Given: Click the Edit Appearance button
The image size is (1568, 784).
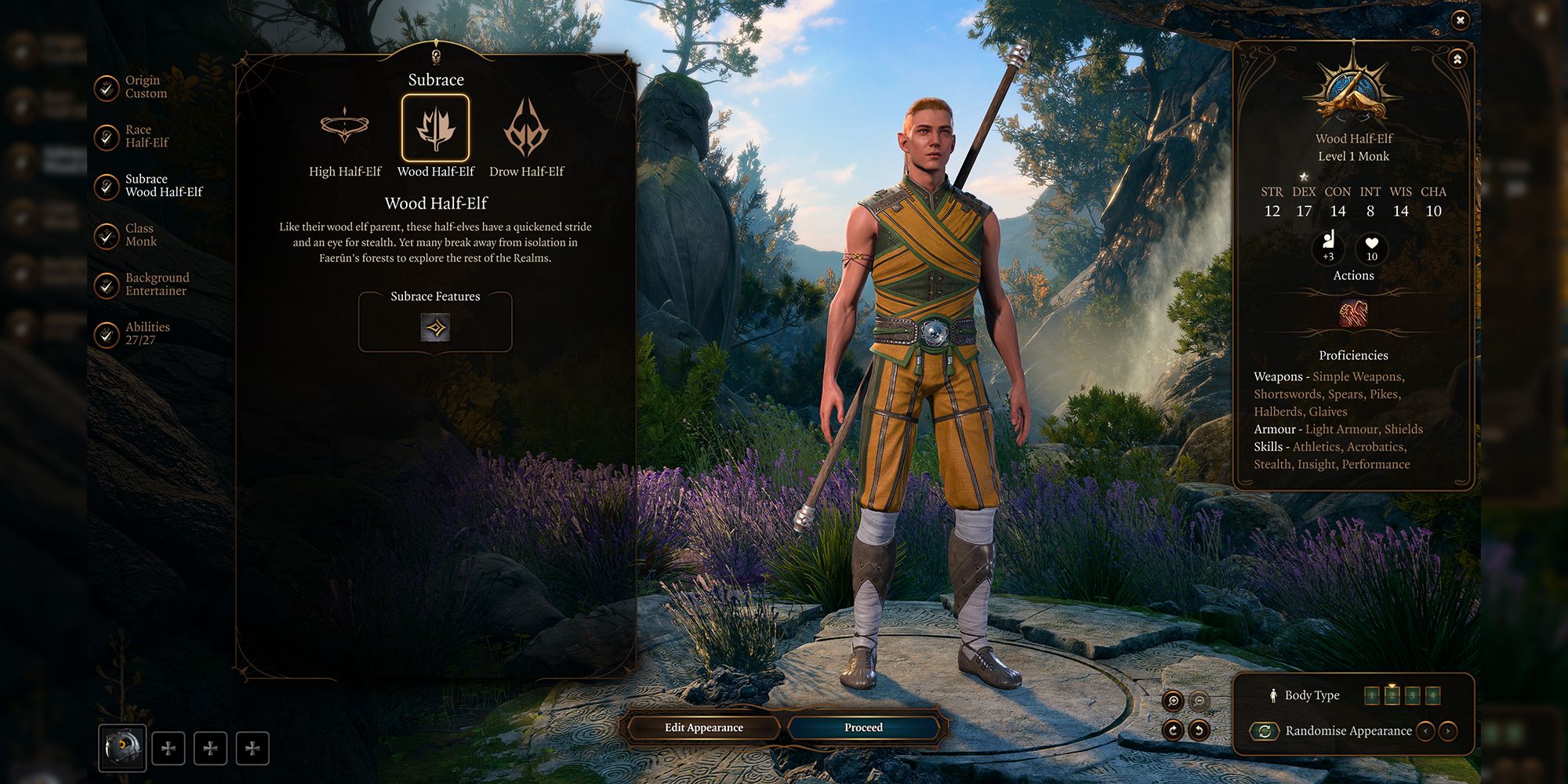Looking at the screenshot, I should tap(702, 727).
